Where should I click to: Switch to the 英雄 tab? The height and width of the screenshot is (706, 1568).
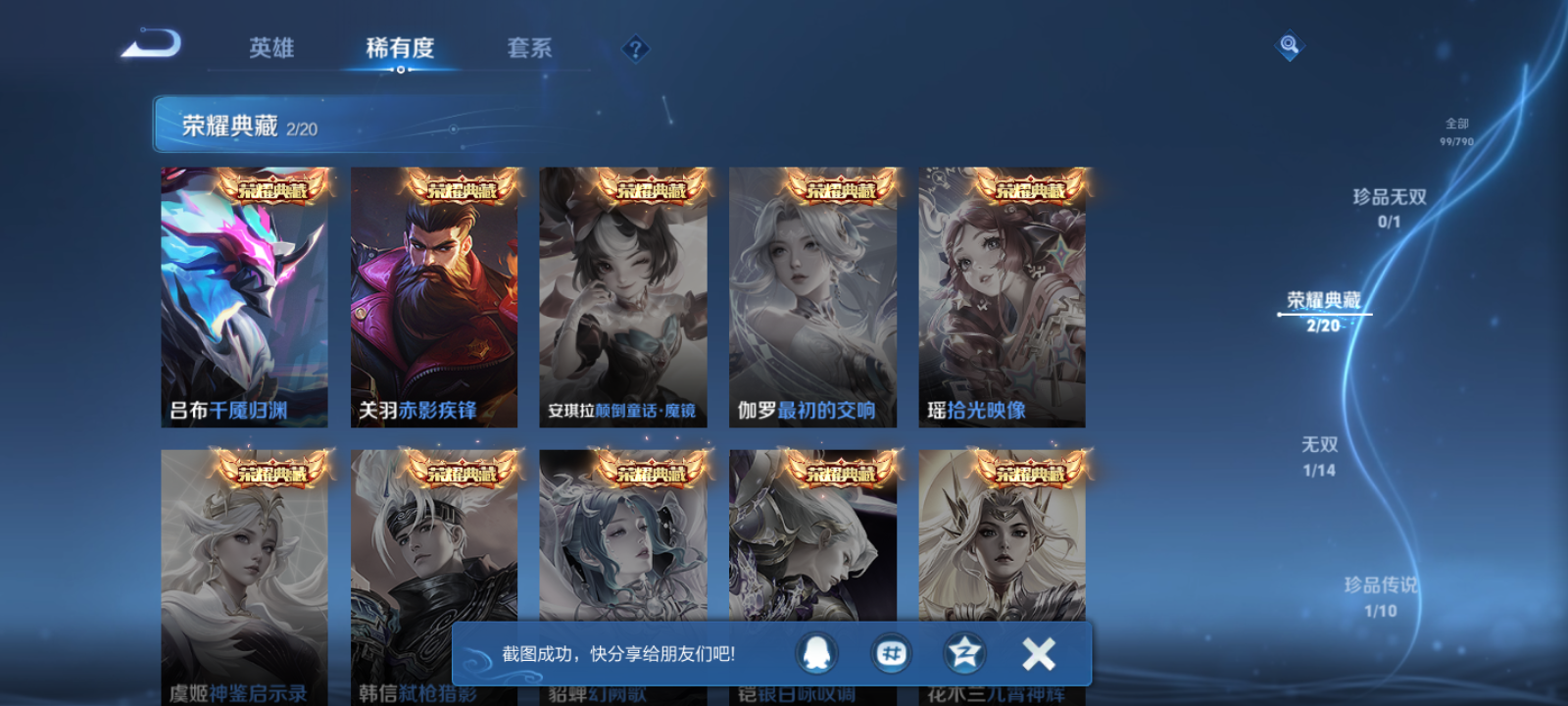coord(271,47)
